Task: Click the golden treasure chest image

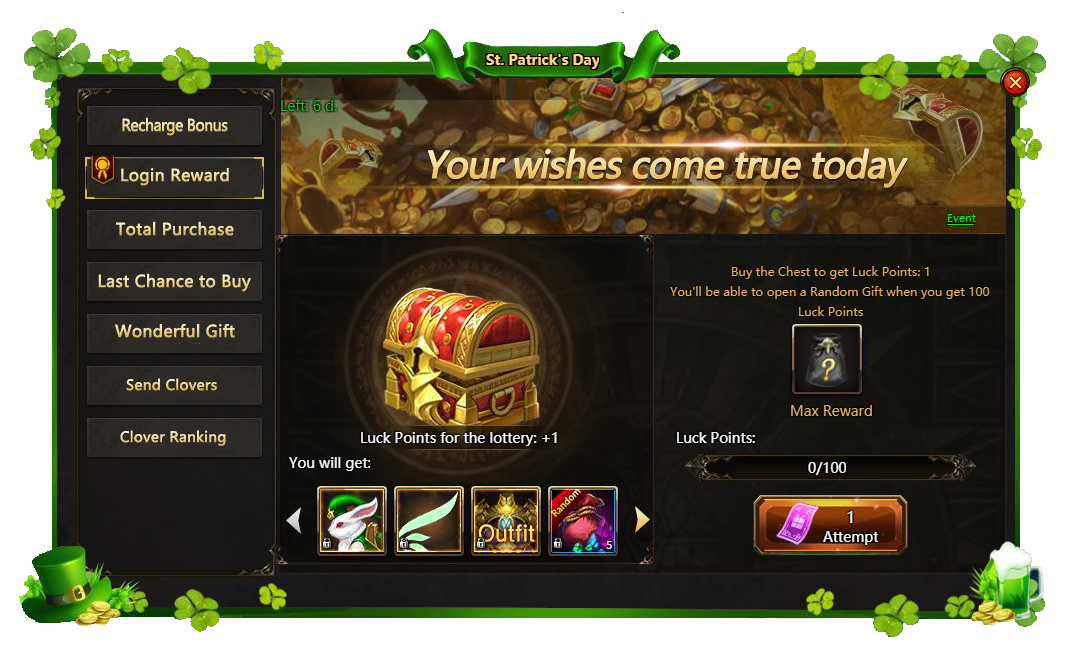Action: click(x=460, y=355)
